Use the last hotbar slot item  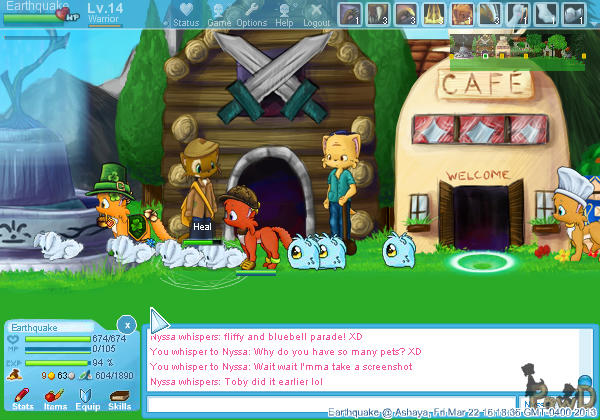pyautogui.click(x=574, y=14)
